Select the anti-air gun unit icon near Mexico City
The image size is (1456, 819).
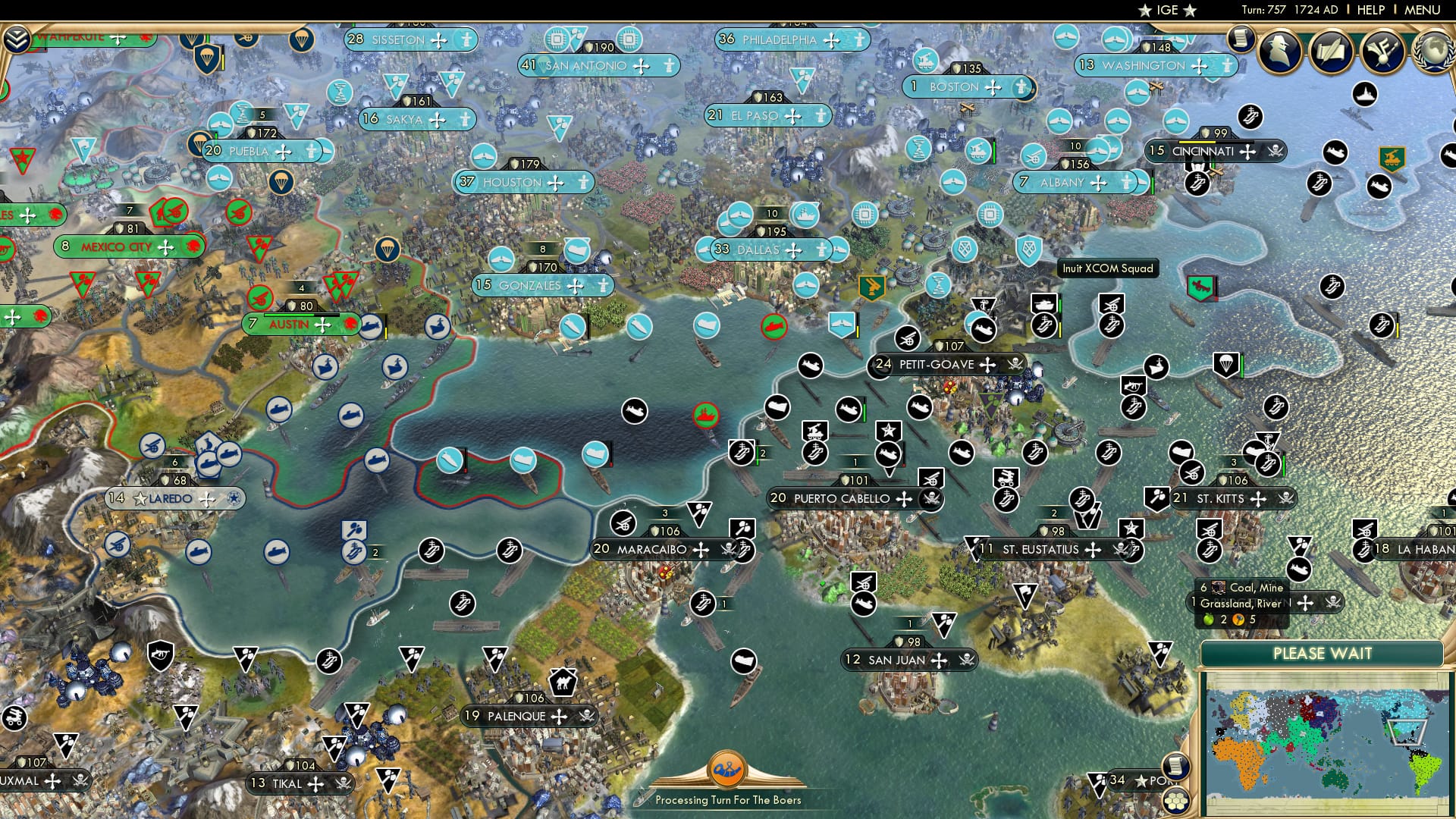[174, 212]
